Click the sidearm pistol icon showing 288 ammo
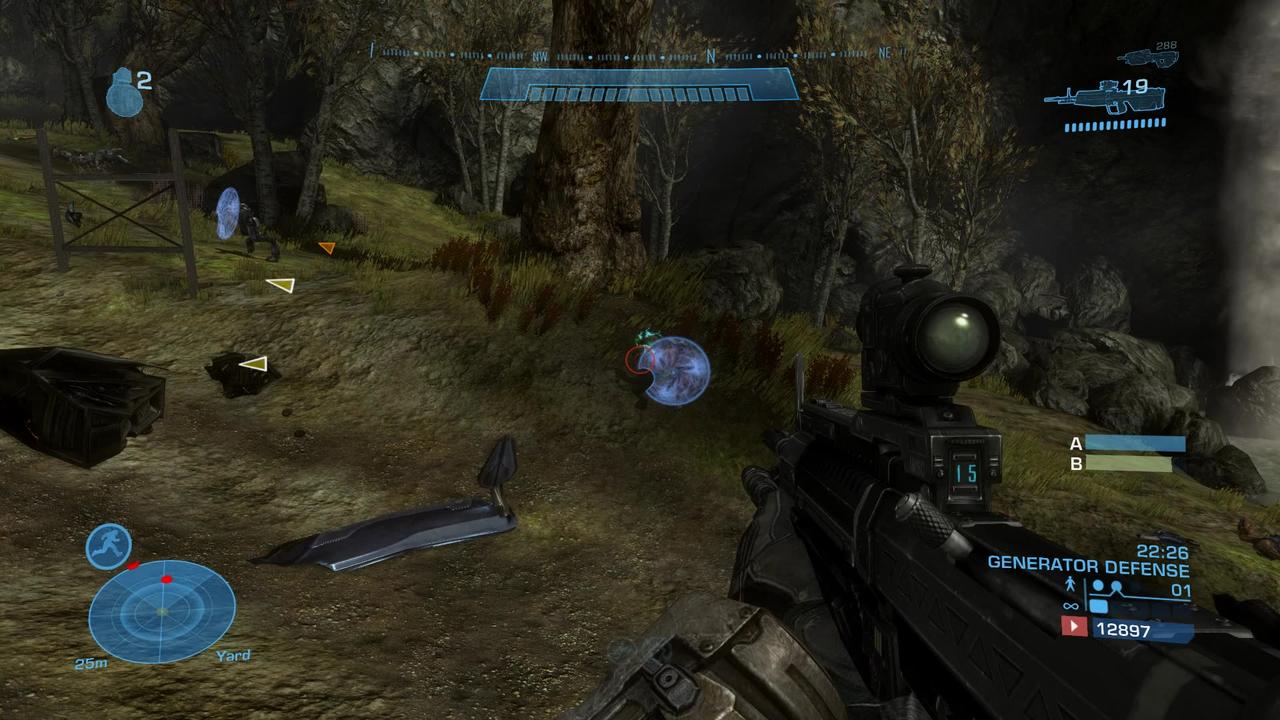The height and width of the screenshot is (720, 1280). [1152, 57]
